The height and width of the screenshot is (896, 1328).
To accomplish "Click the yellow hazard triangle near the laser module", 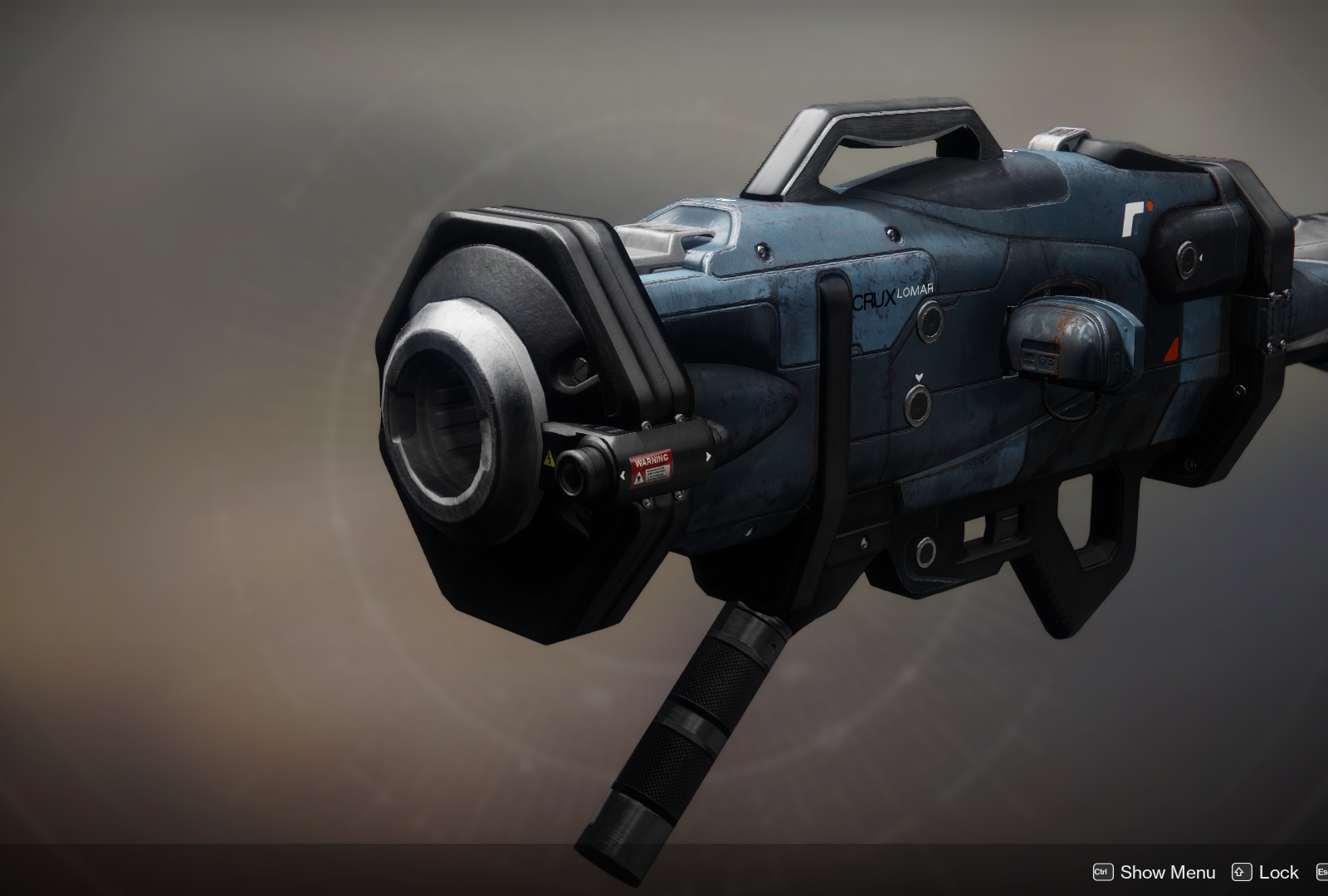I will [549, 460].
